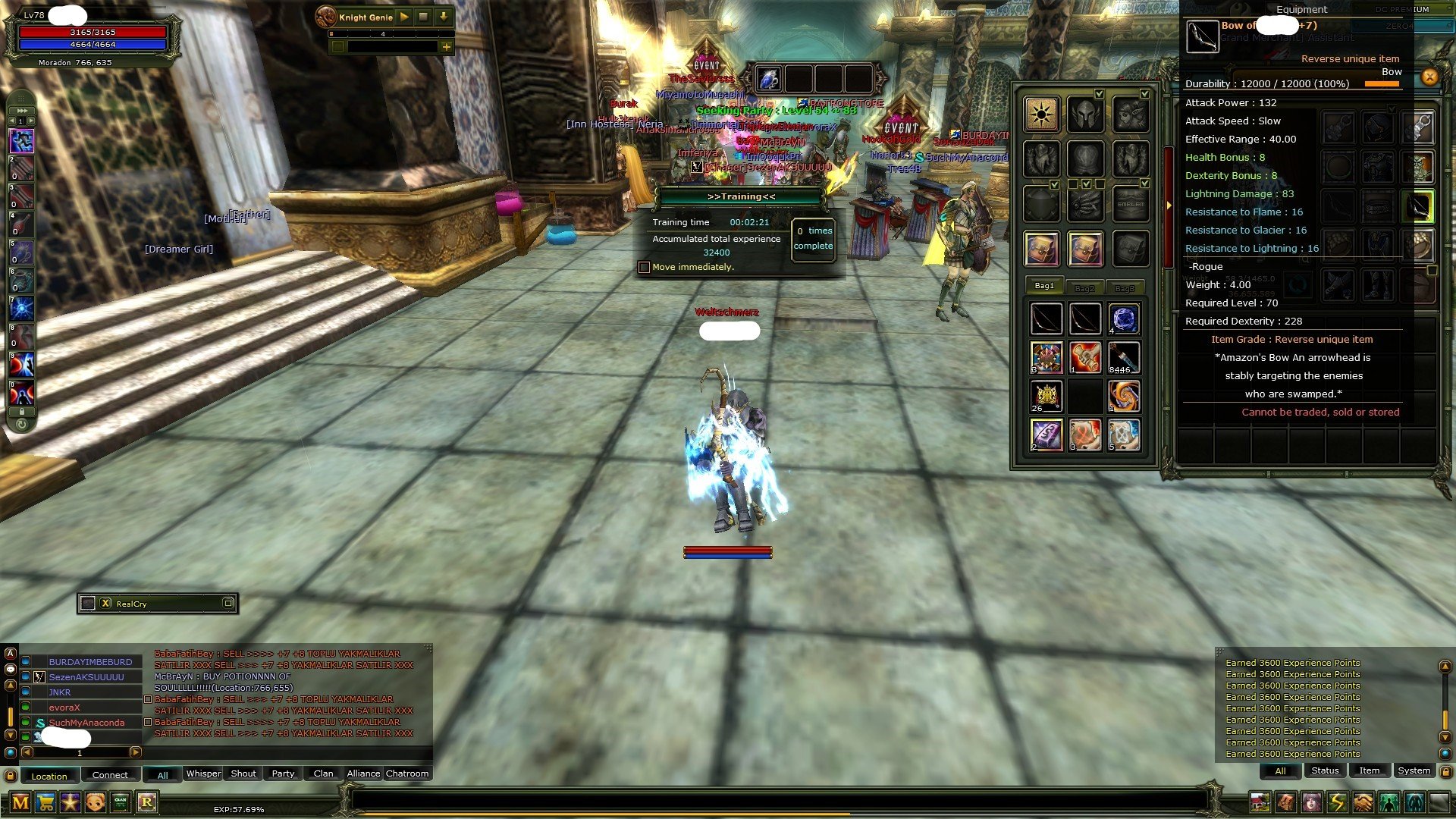This screenshot has height=819, width=1456.
Task: Click the purple rune stone item
Action: [x=1046, y=435]
